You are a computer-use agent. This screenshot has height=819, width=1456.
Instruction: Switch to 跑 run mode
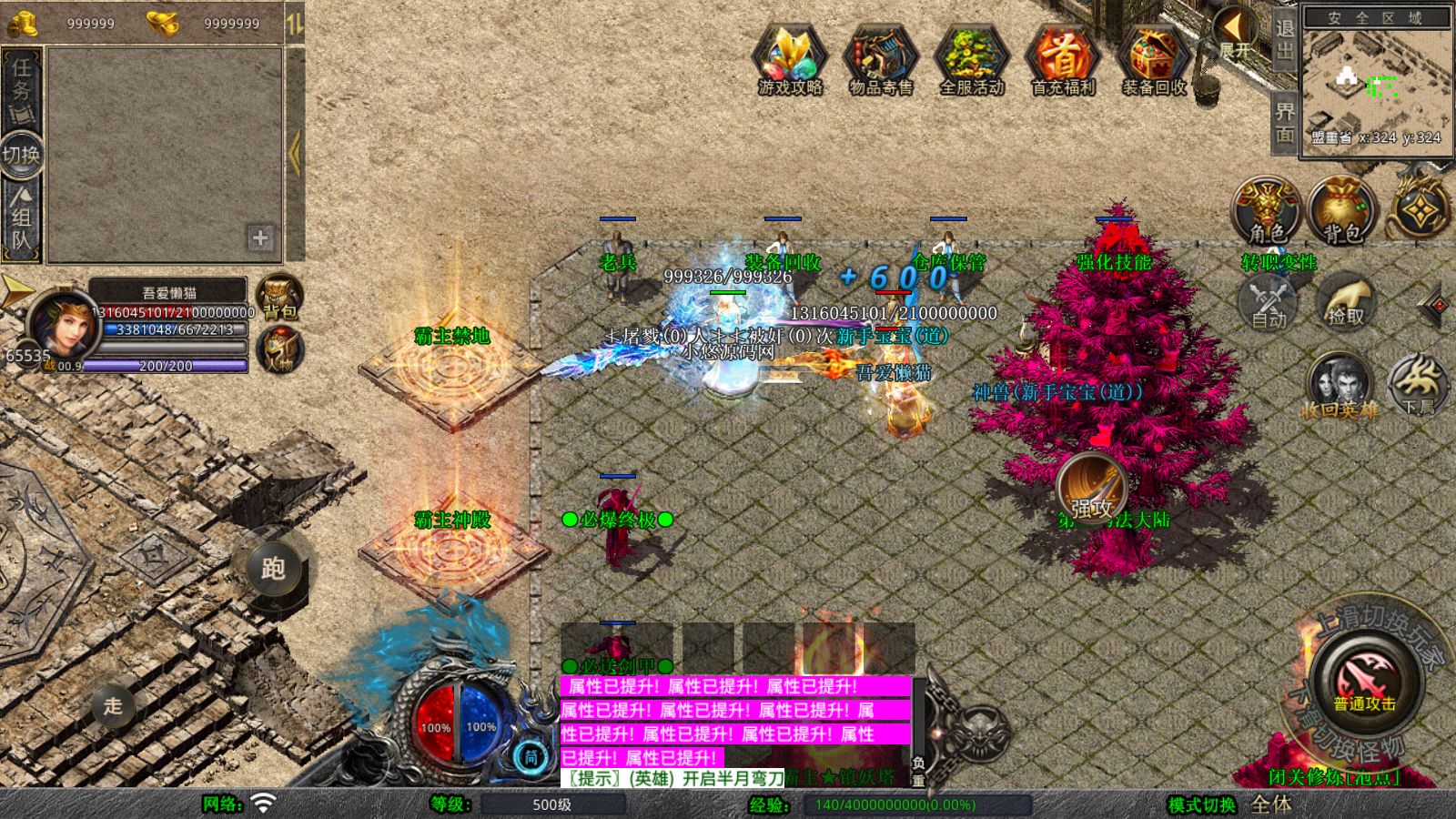click(x=273, y=568)
